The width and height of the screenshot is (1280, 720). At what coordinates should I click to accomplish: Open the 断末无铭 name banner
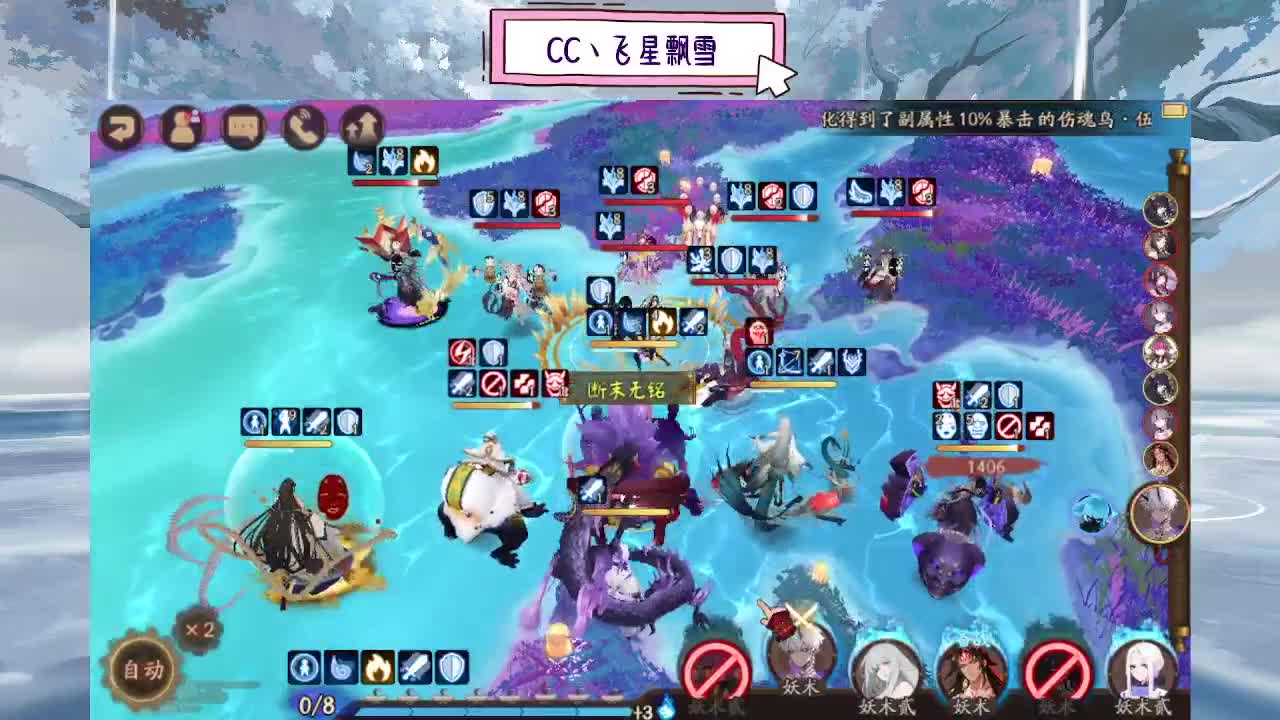point(630,390)
